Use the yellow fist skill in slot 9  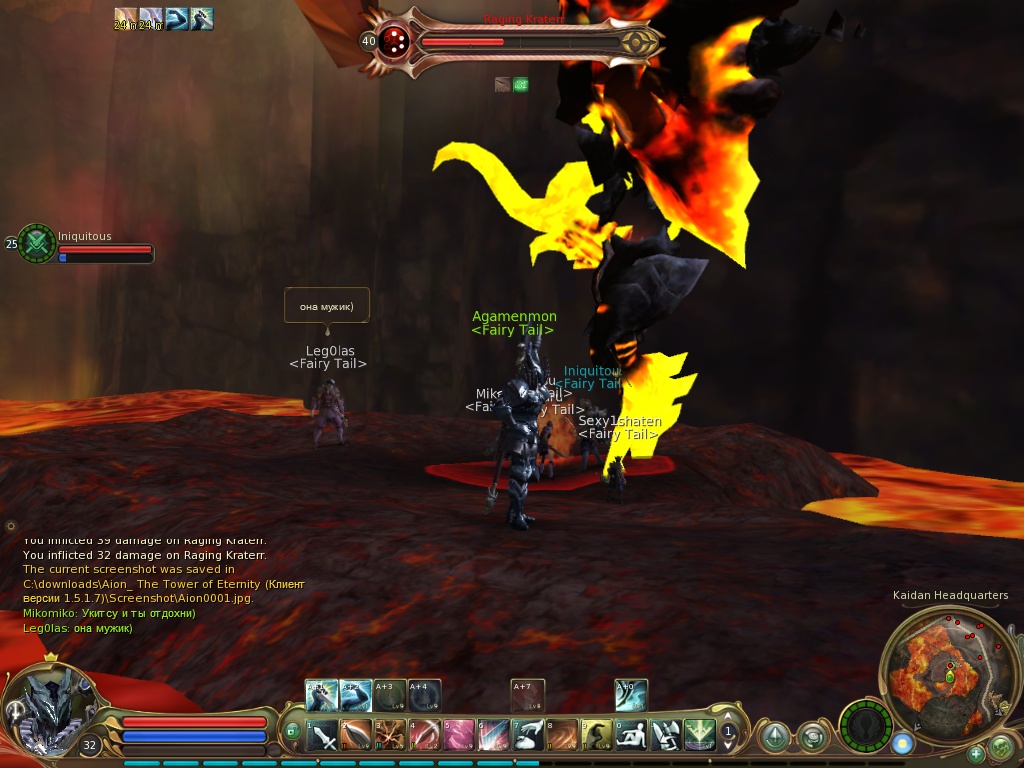(x=597, y=736)
